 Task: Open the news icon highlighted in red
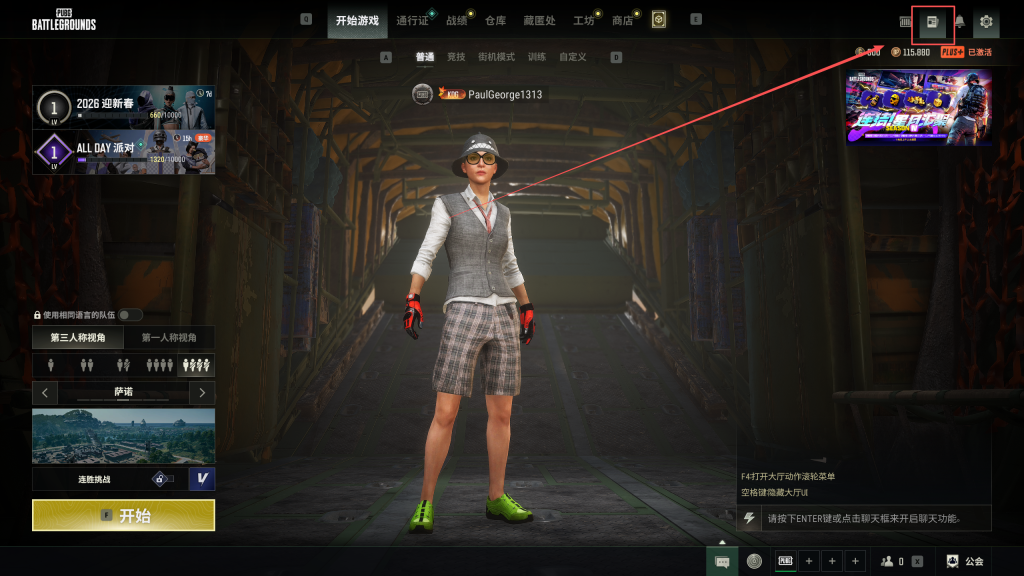coord(933,21)
